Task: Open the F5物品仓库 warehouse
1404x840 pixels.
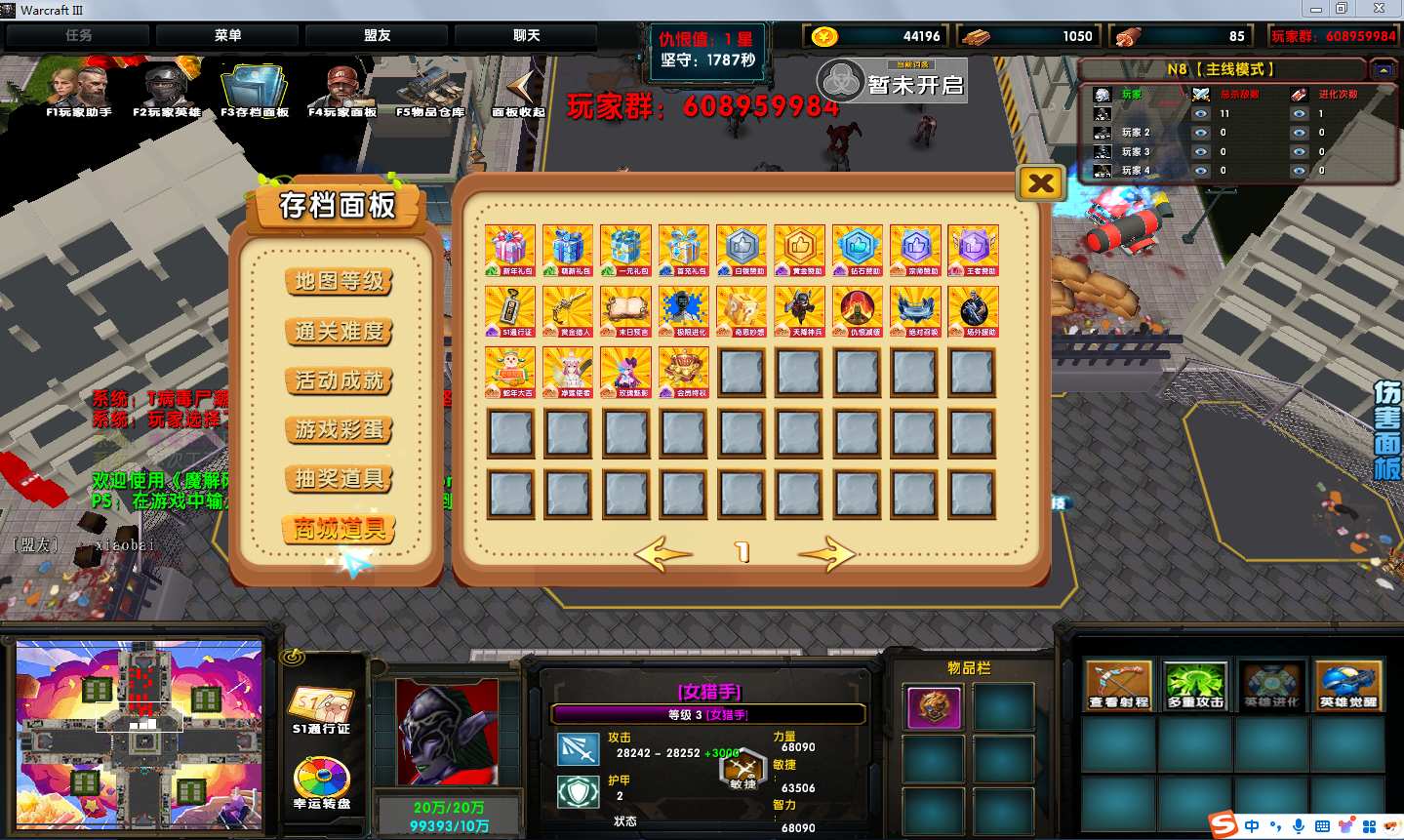Action: pyautogui.click(x=430, y=90)
